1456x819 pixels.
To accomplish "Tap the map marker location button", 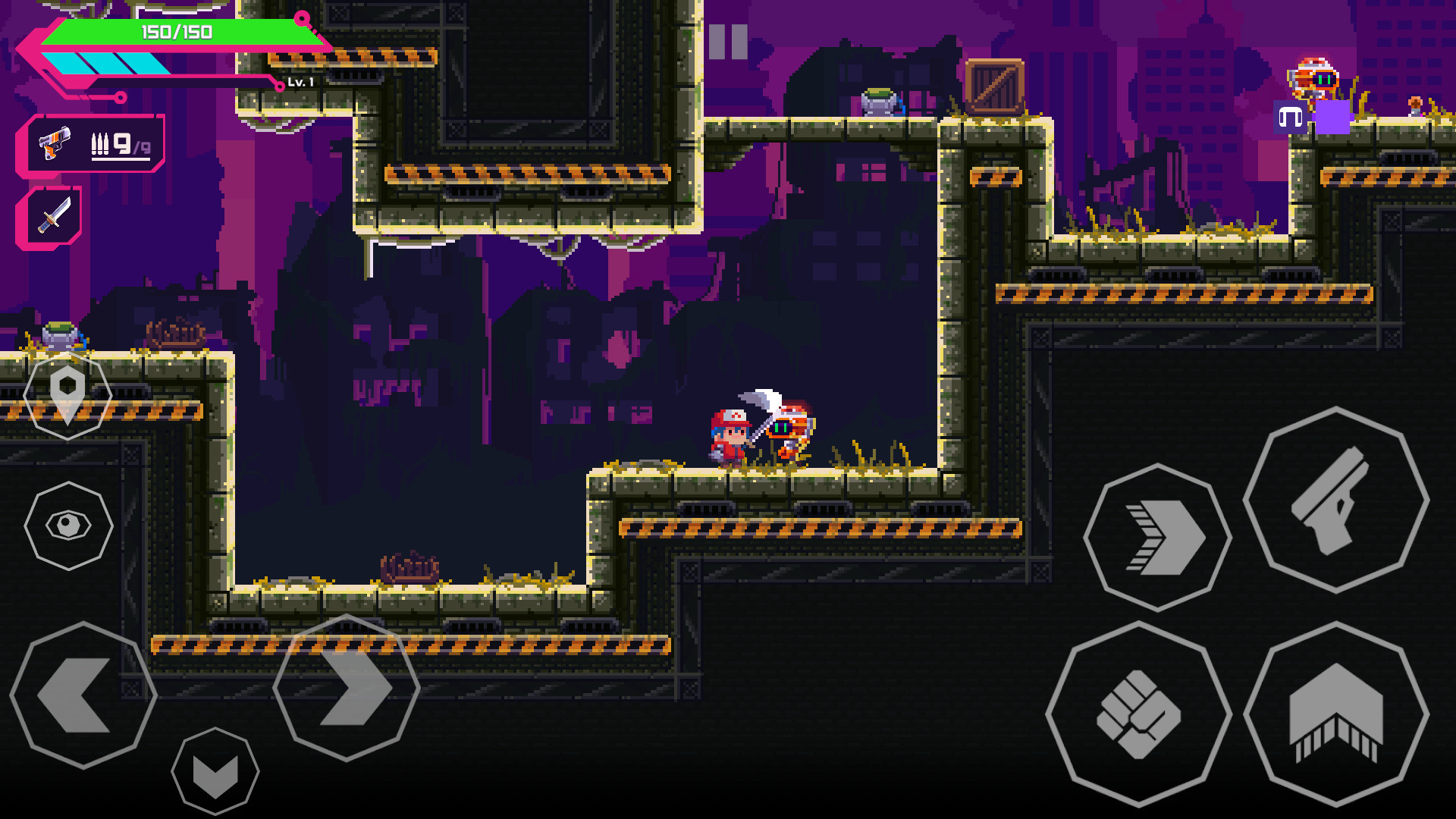I will (67, 394).
